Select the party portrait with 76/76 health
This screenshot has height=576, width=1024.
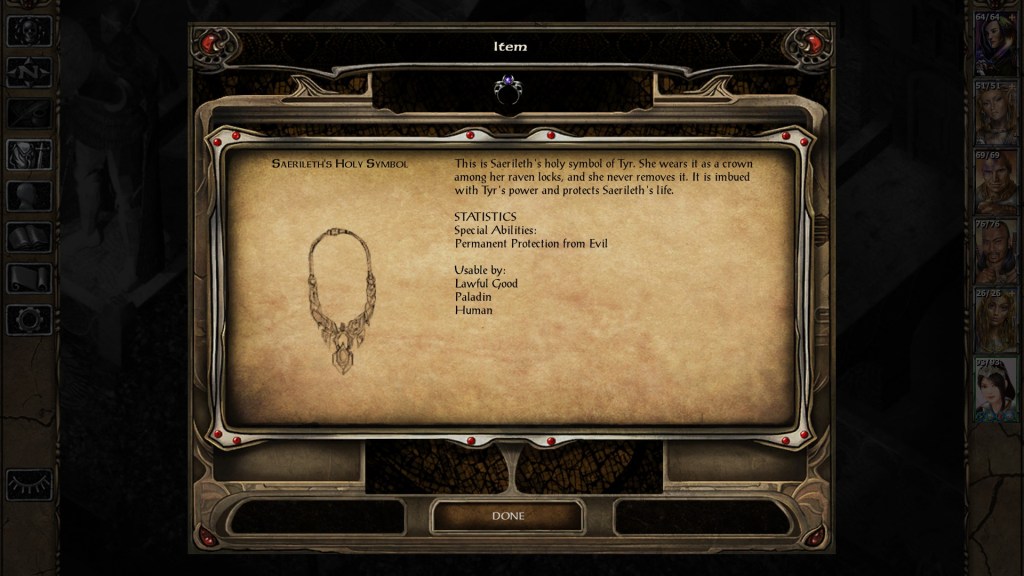tap(995, 250)
